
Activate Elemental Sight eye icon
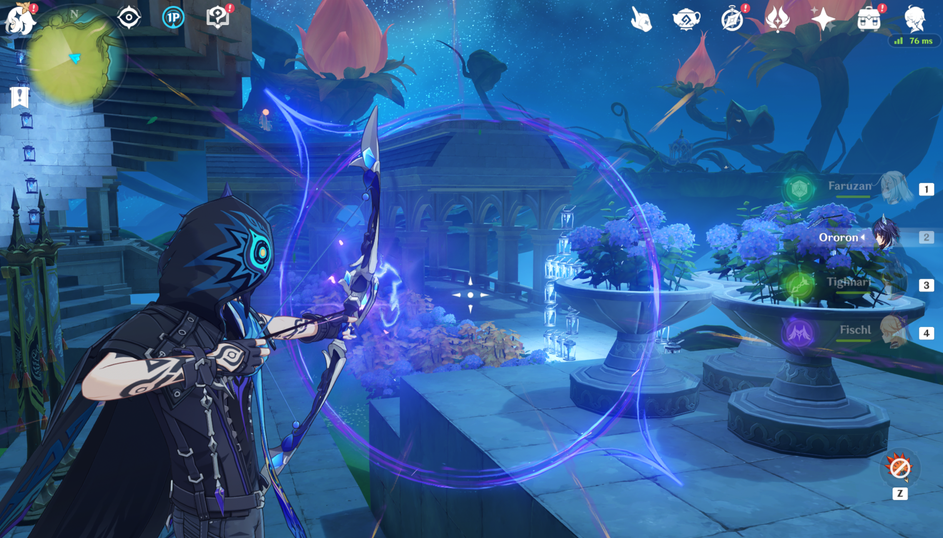point(129,17)
